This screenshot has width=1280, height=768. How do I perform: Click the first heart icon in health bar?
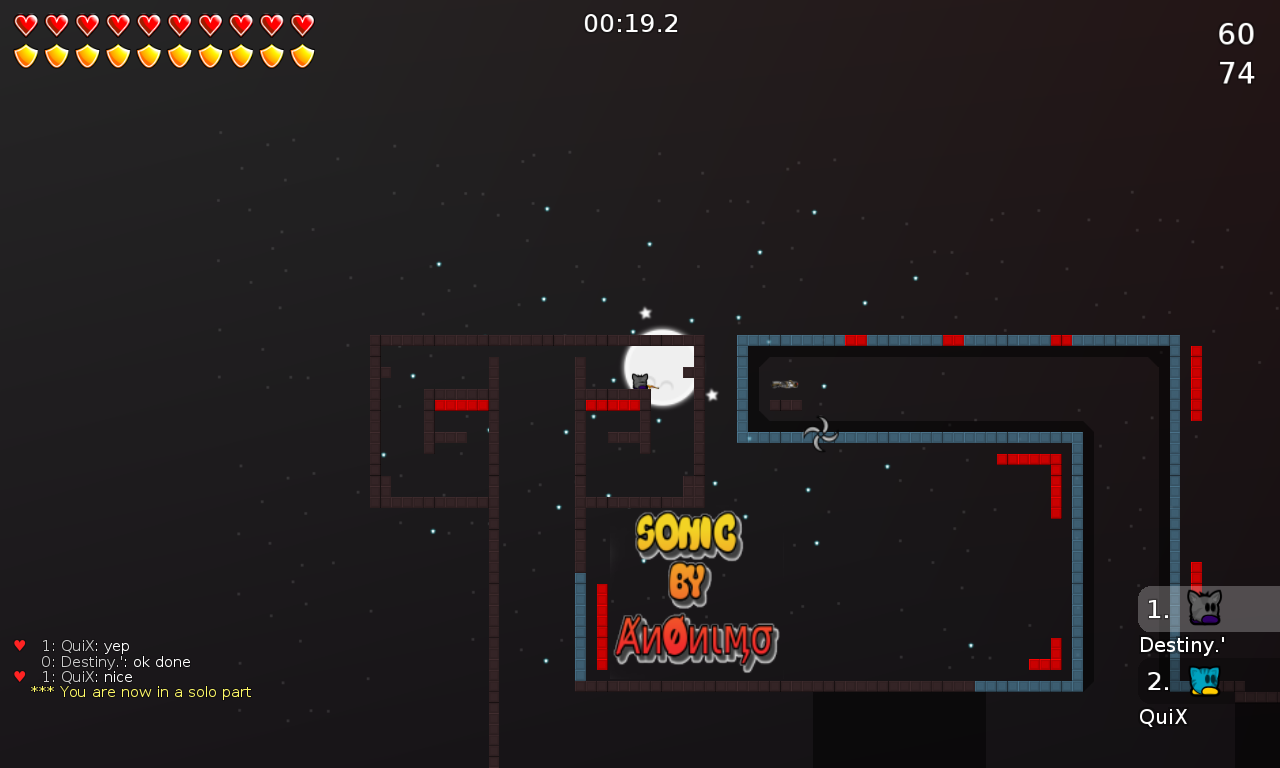pos(24,25)
